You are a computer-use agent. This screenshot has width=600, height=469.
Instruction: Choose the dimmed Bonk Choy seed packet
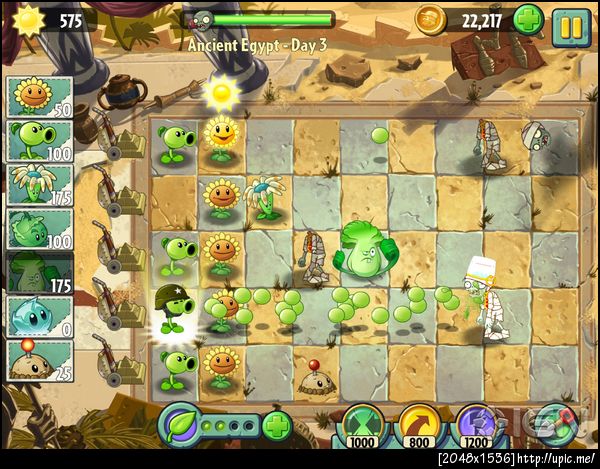pyautogui.click(x=40, y=273)
